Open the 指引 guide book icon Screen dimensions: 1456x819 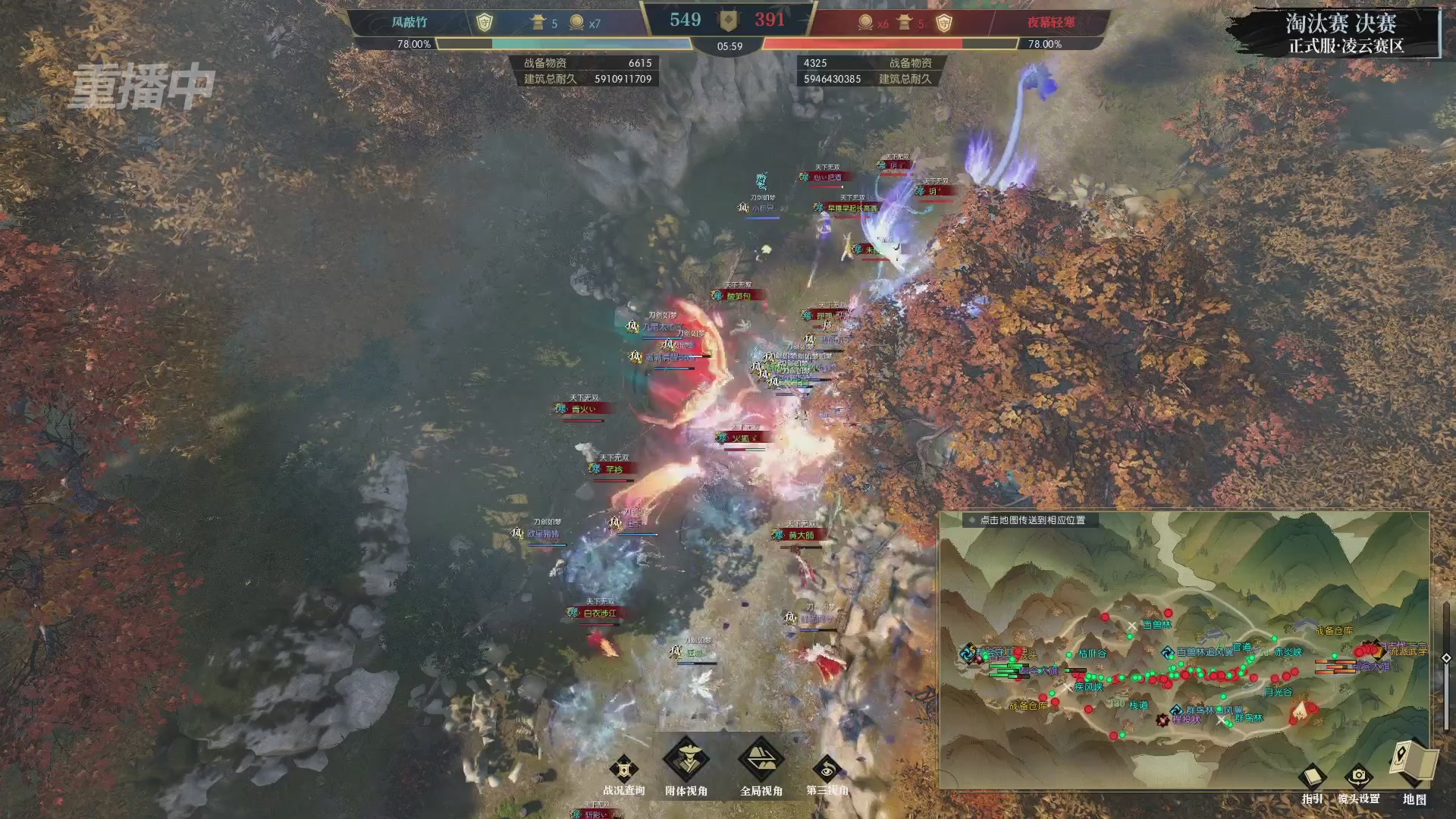pos(1312,779)
